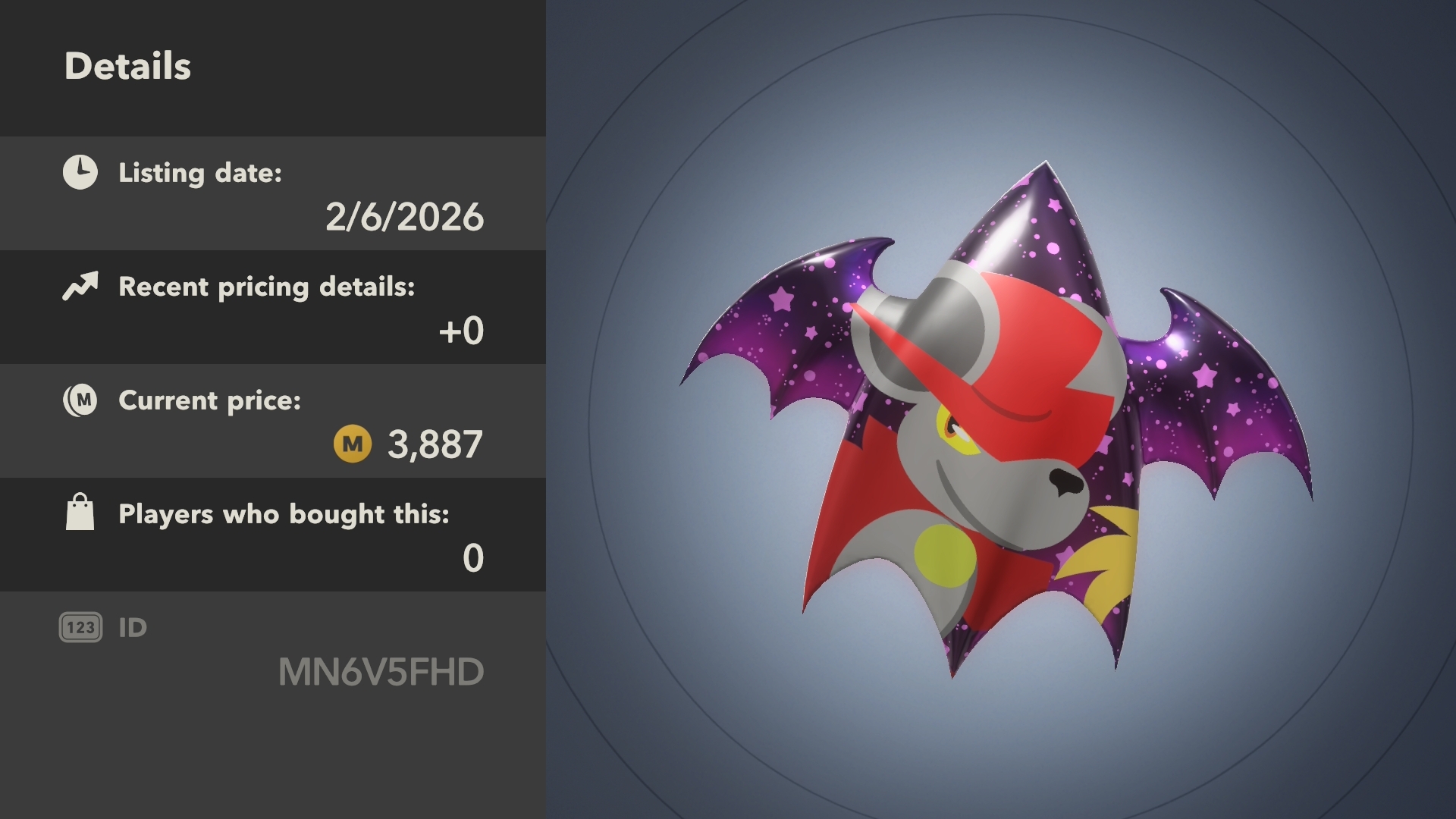Select the item ID row MN6V5FHD
Image resolution: width=1456 pixels, height=819 pixels.
[273, 651]
